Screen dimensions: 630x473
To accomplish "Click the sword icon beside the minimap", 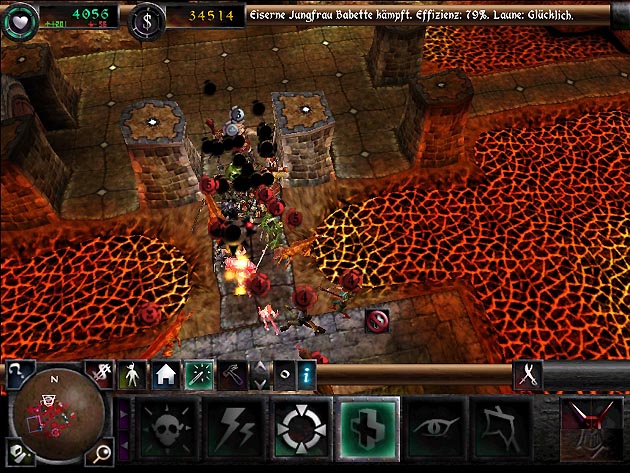I will (100, 373).
